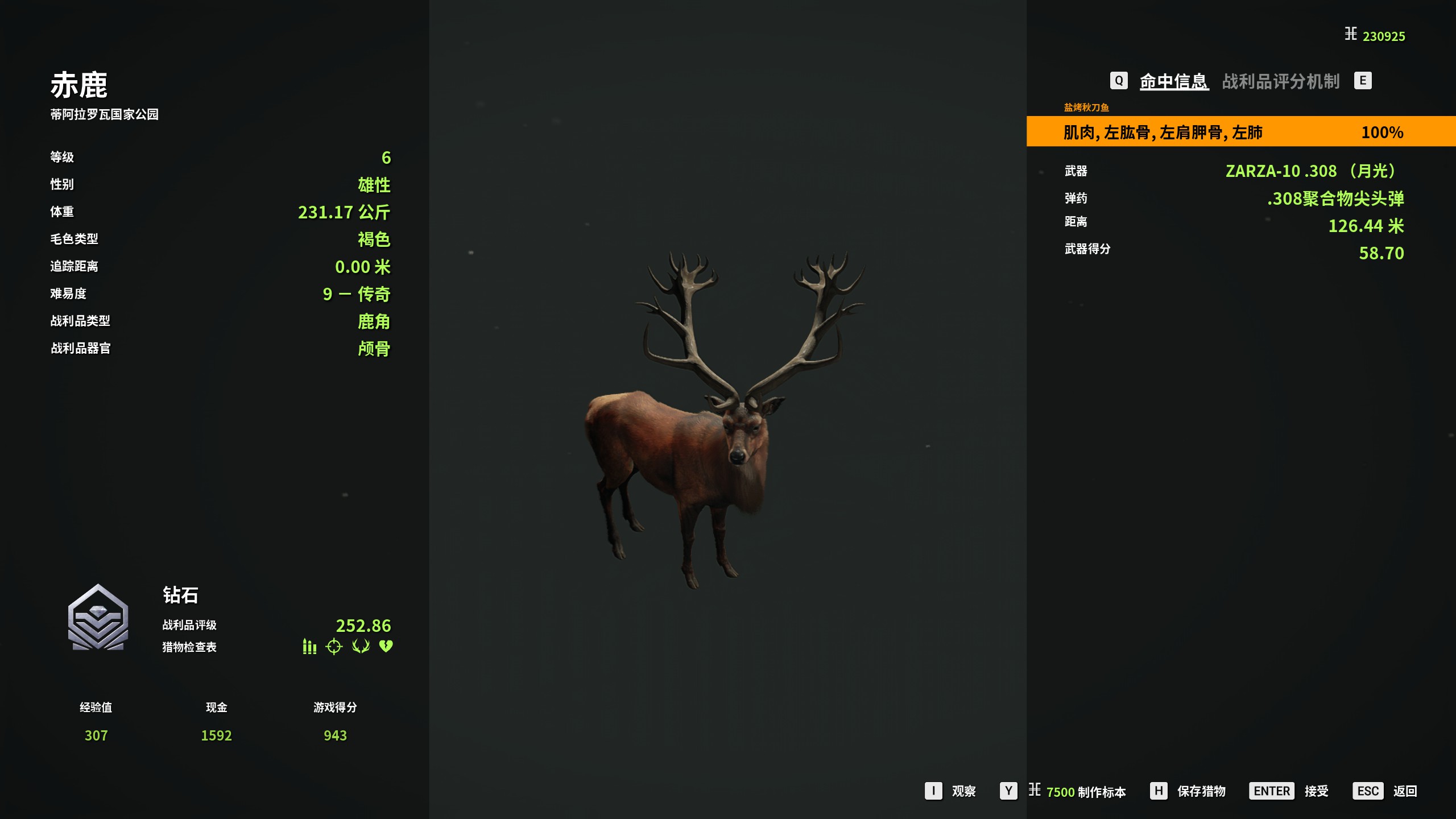Click 保存猎物 to save the trophy
This screenshot has width=1456, height=819.
coord(1201,791)
